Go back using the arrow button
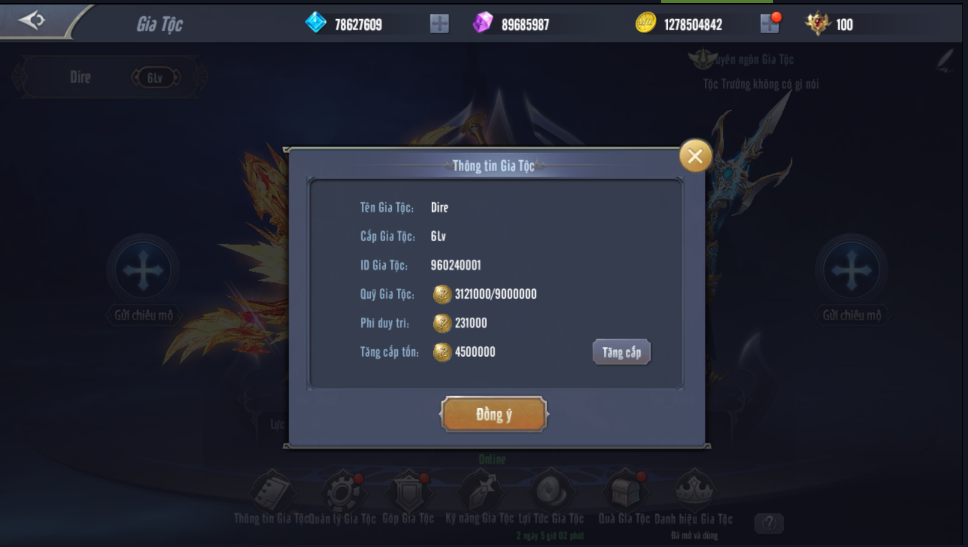The width and height of the screenshot is (968, 547). point(32,20)
